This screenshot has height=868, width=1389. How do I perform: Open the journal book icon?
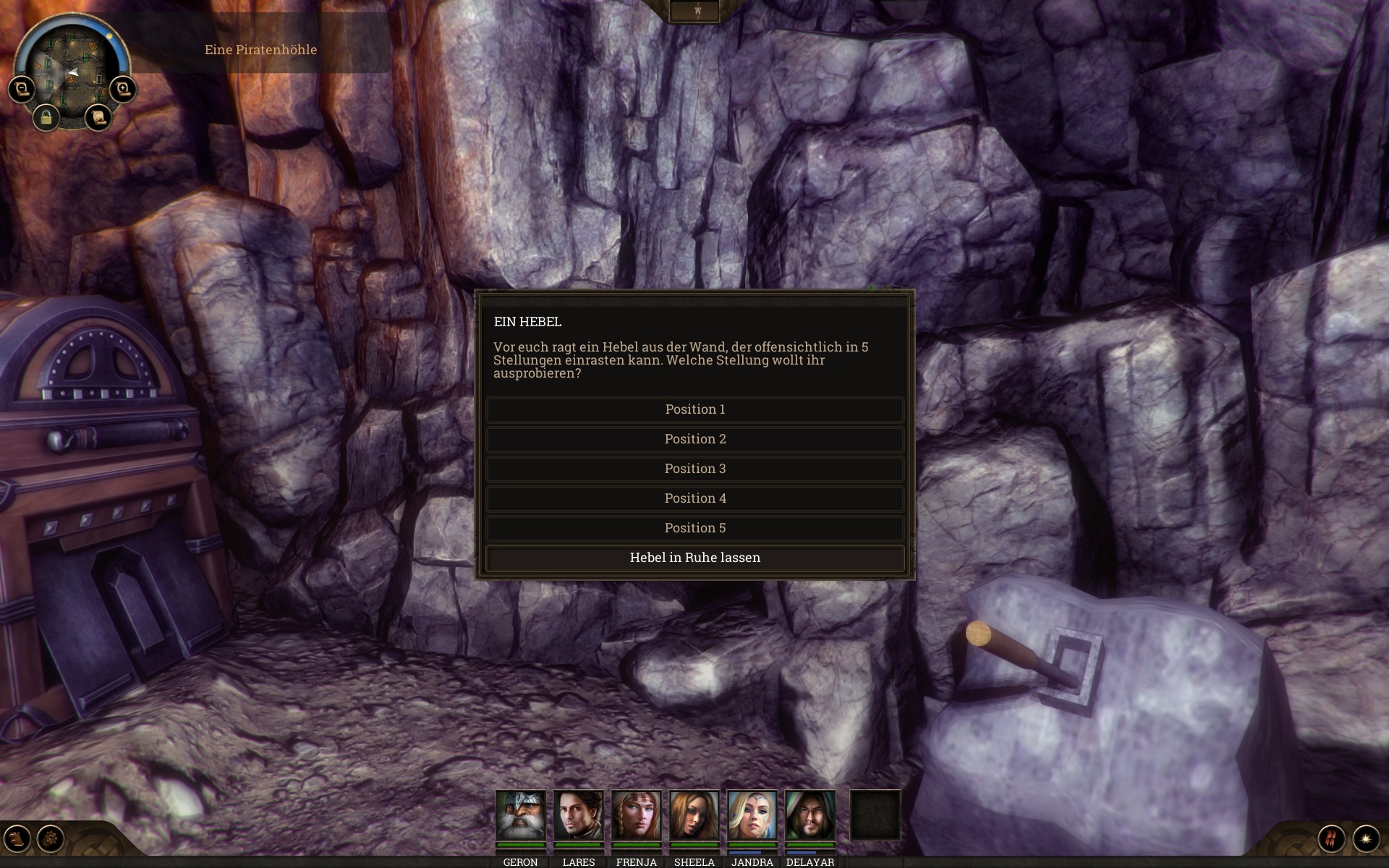(x=17, y=838)
